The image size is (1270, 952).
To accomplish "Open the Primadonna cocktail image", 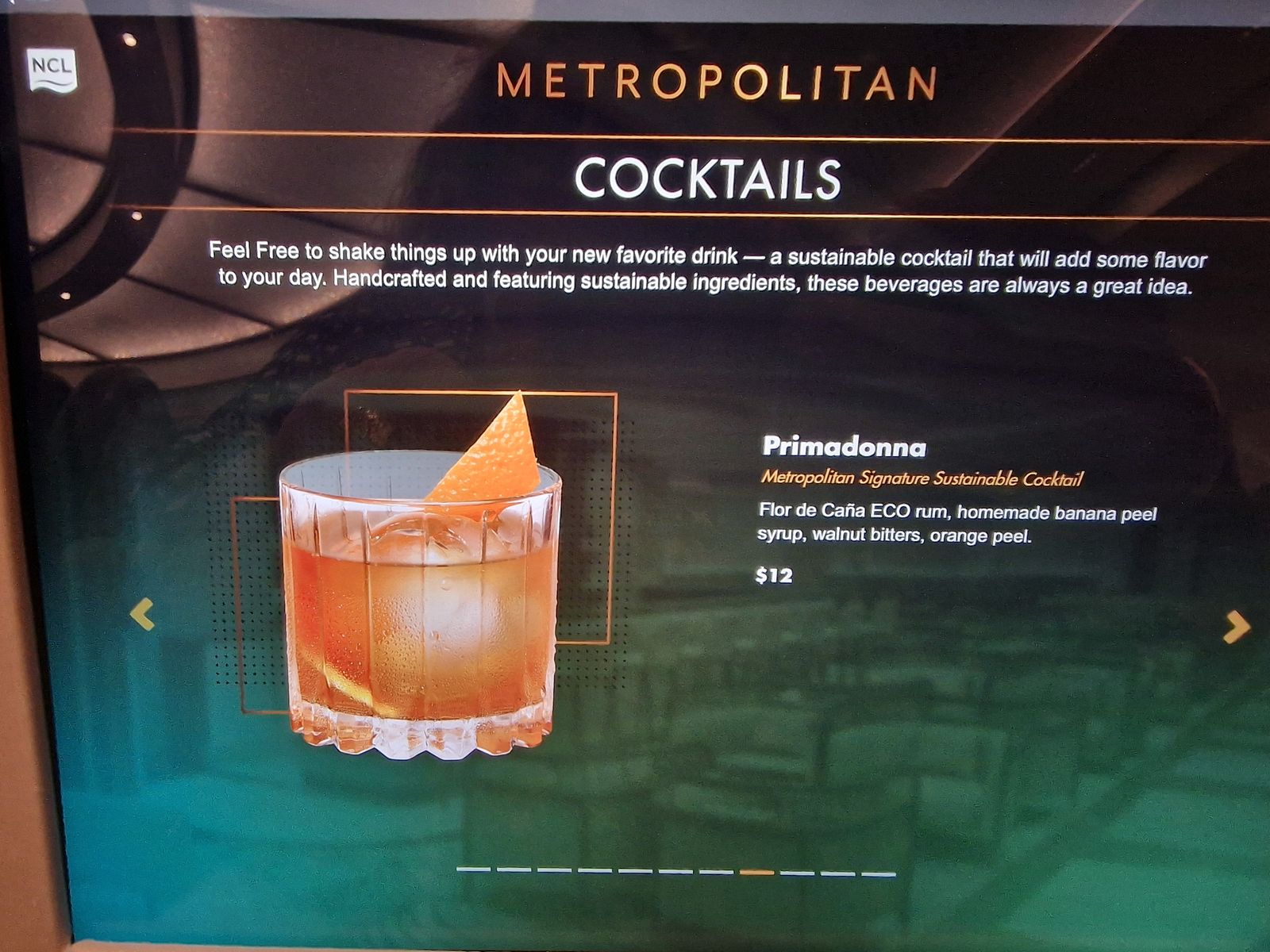I will (421, 587).
